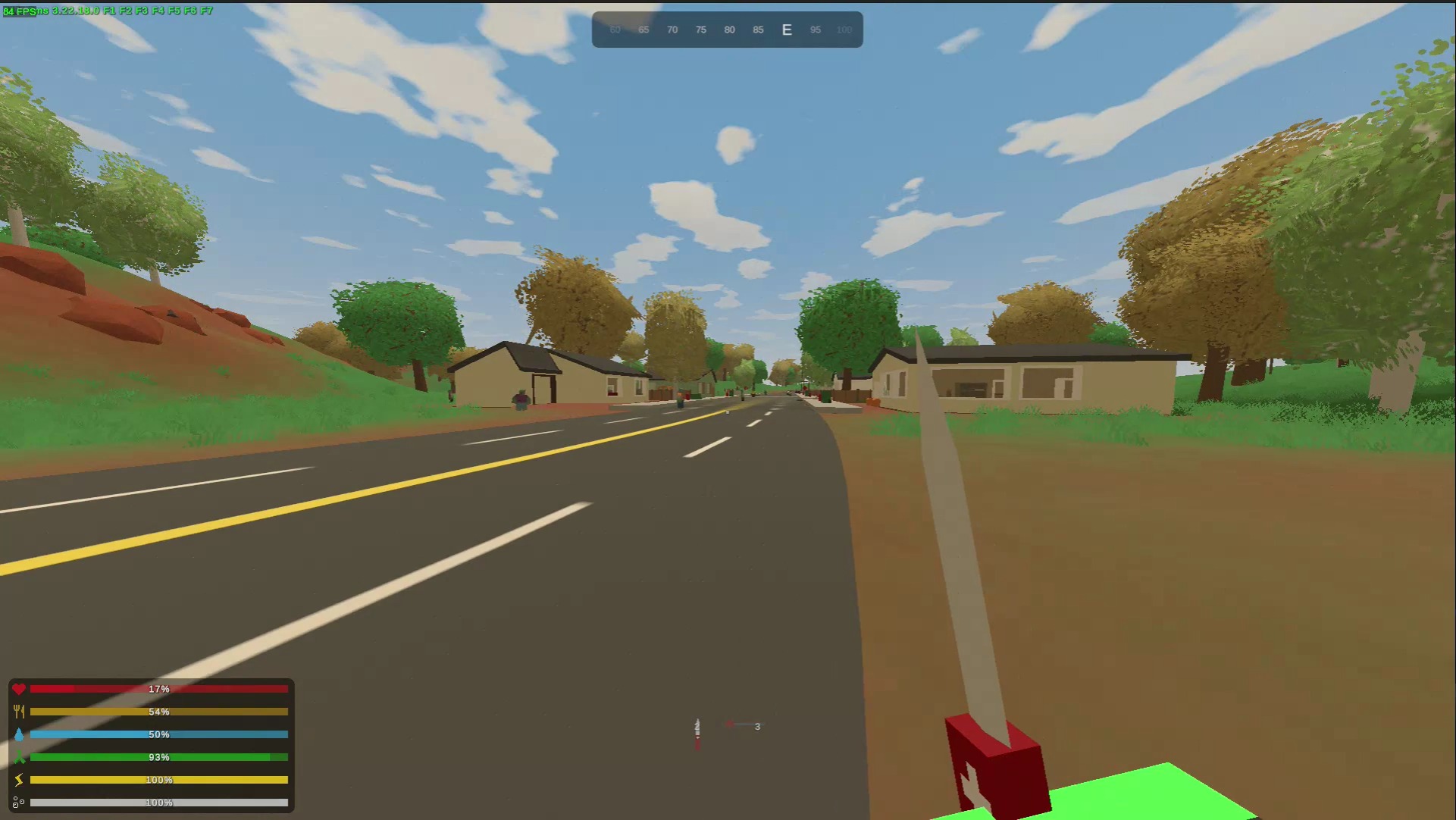The image size is (1456, 820).
Task: Select the yellow lightning stamina icon
Action: (x=20, y=779)
